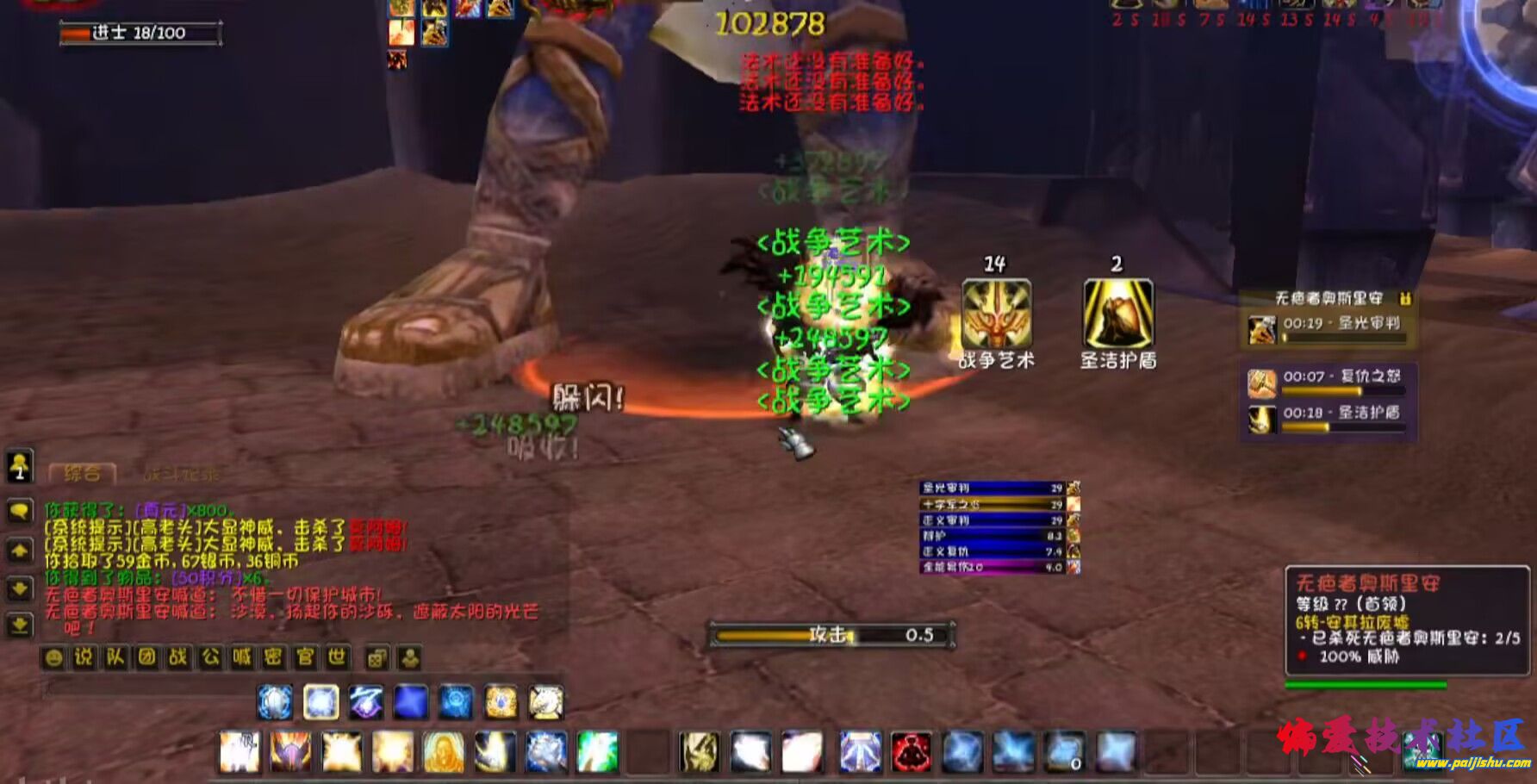Choose the 密 (whisper) chat channel button
1537x784 pixels.
(x=273, y=658)
